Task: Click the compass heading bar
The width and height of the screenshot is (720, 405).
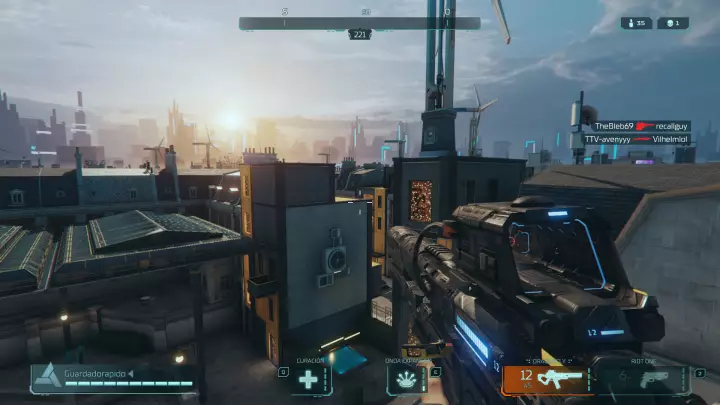Action: click(x=359, y=23)
